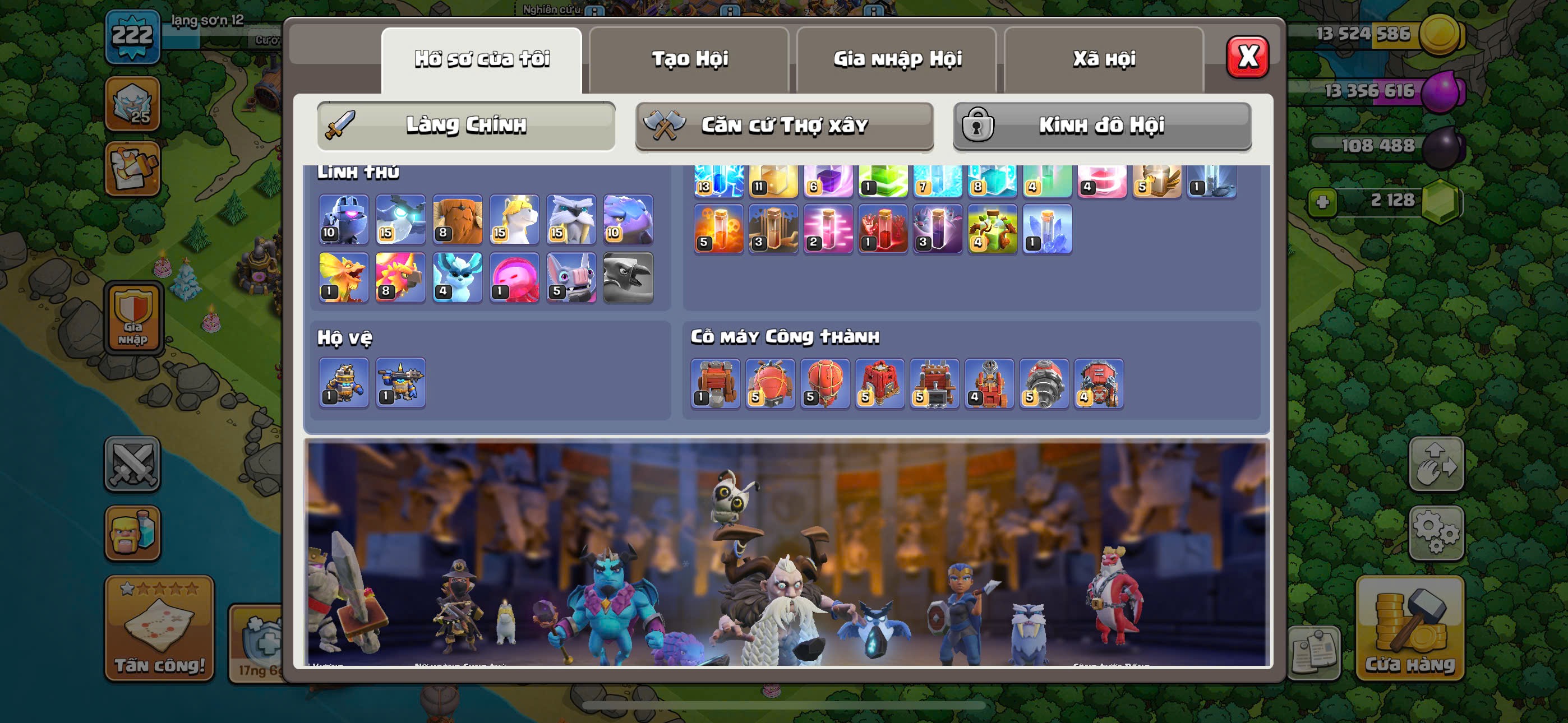Open the crossed swords button
Screen dimensions: 1568x723
click(x=132, y=464)
